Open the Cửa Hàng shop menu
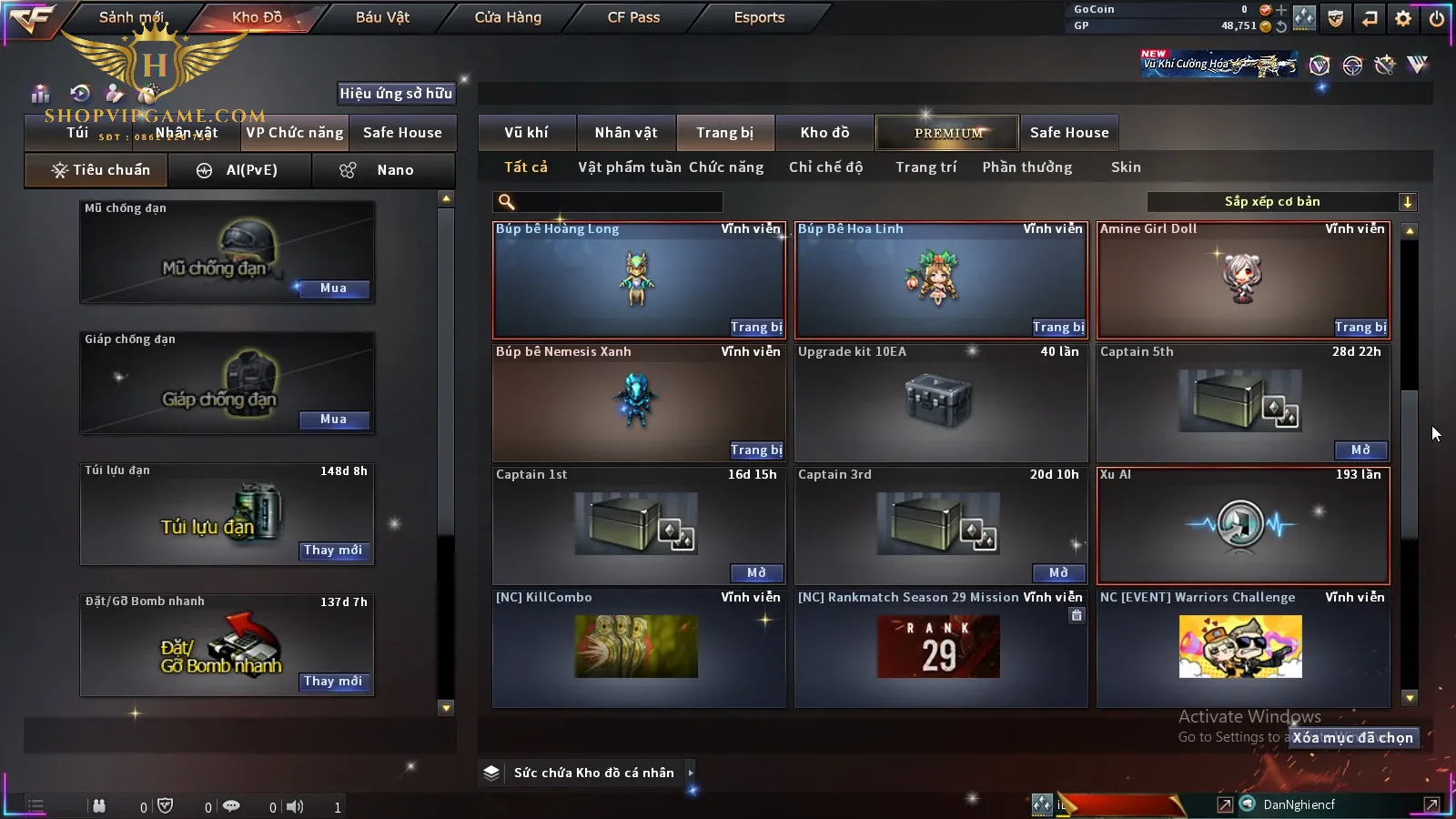1456x819 pixels. [508, 17]
